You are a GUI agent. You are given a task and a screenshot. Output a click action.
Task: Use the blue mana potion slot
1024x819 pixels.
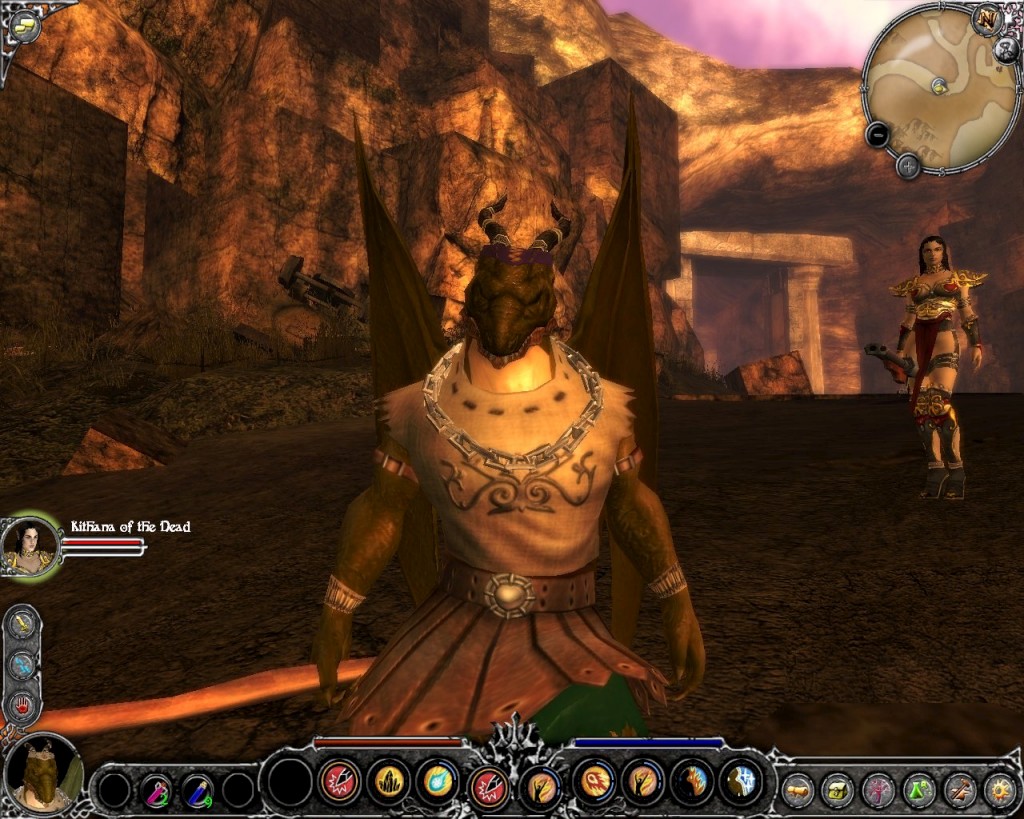point(197,790)
